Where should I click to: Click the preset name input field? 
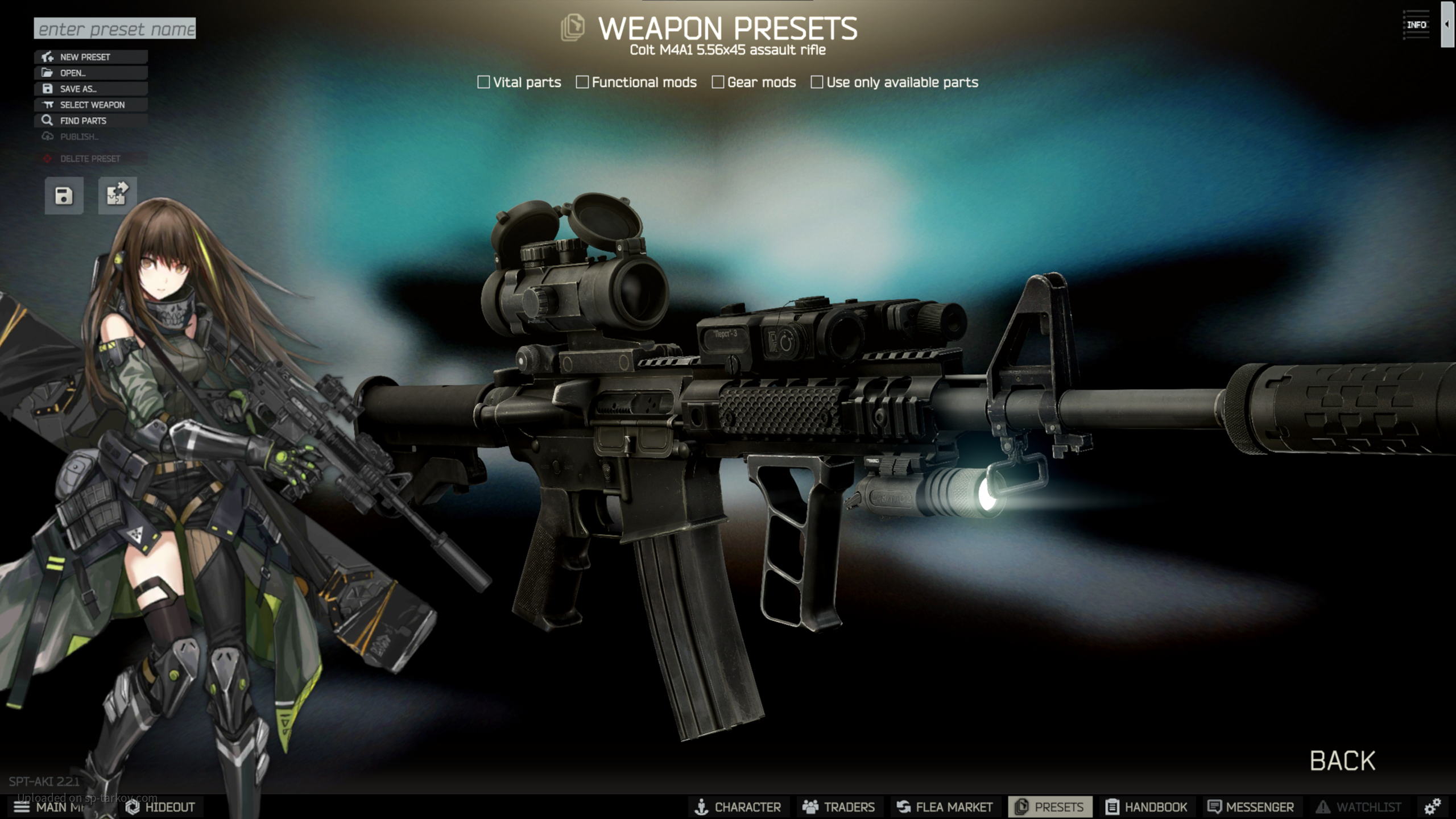point(114,28)
